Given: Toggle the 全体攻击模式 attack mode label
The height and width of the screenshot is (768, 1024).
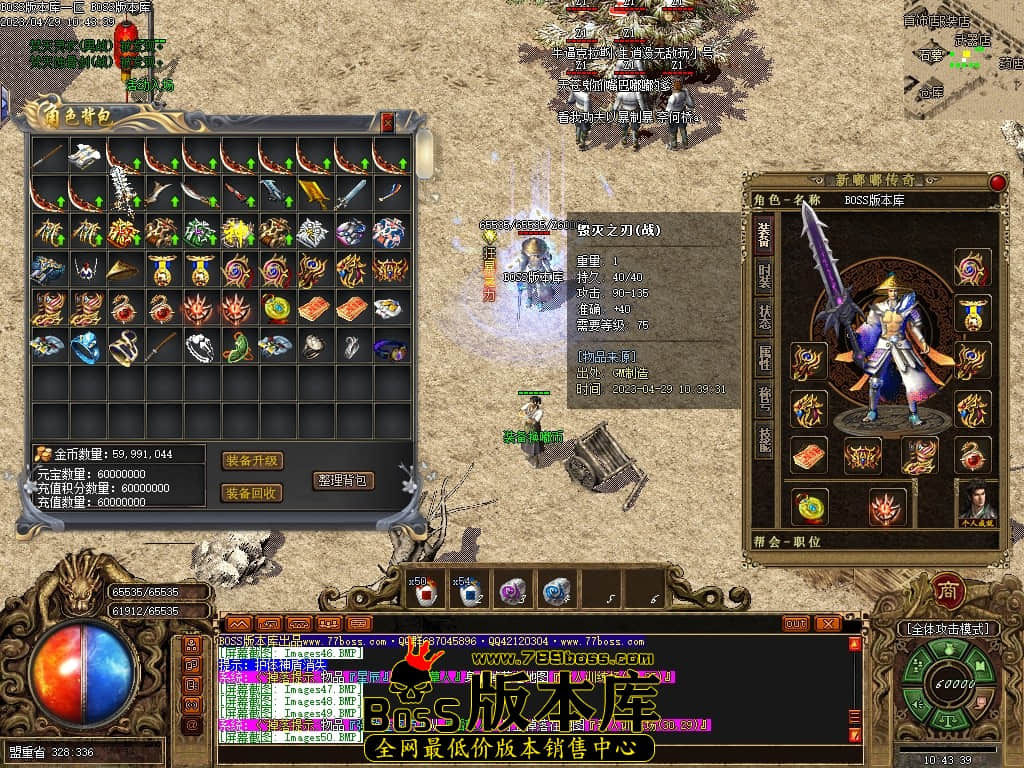Looking at the screenshot, I should (947, 629).
